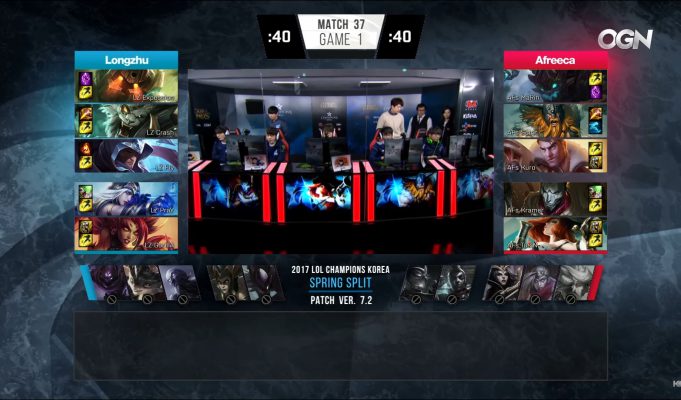This screenshot has height=400, width=681.
Task: Choose LZ Crash's Rengar pick
Action: pyautogui.click(x=135, y=121)
